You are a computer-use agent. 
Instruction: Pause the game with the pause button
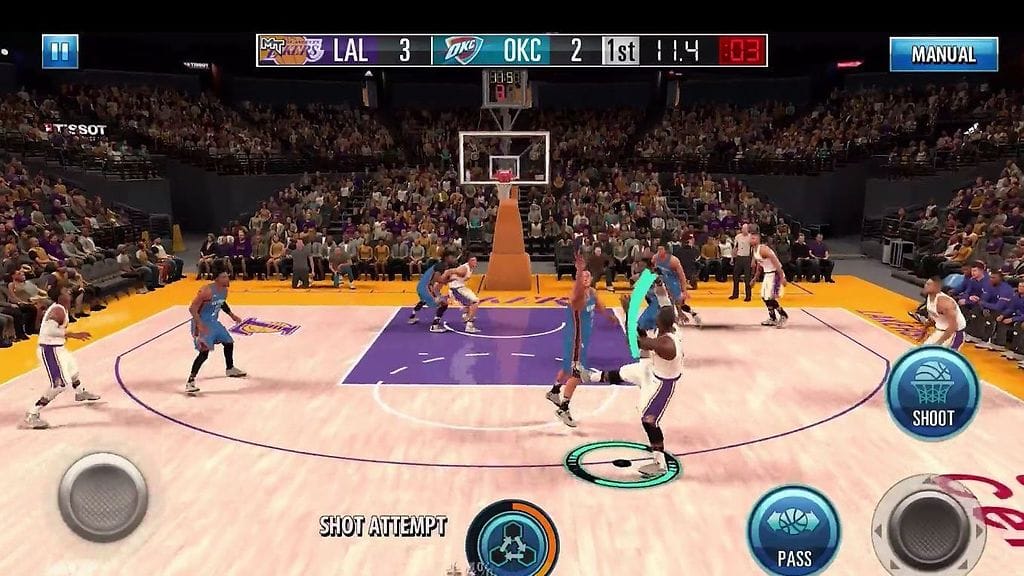click(x=60, y=51)
